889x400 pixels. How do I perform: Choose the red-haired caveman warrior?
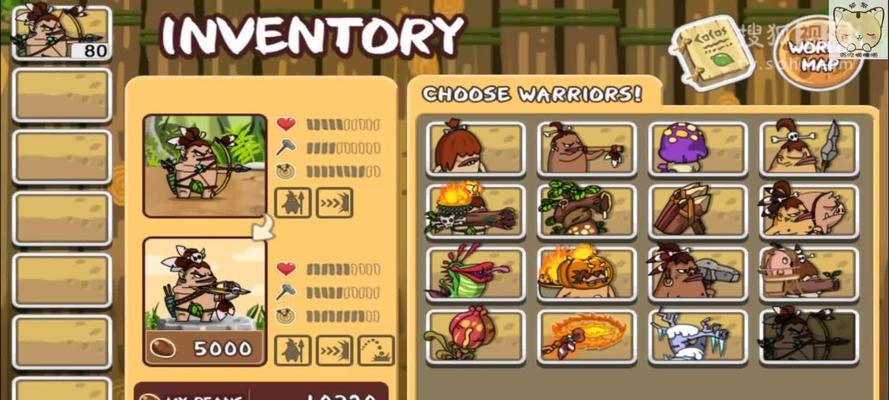tap(475, 148)
